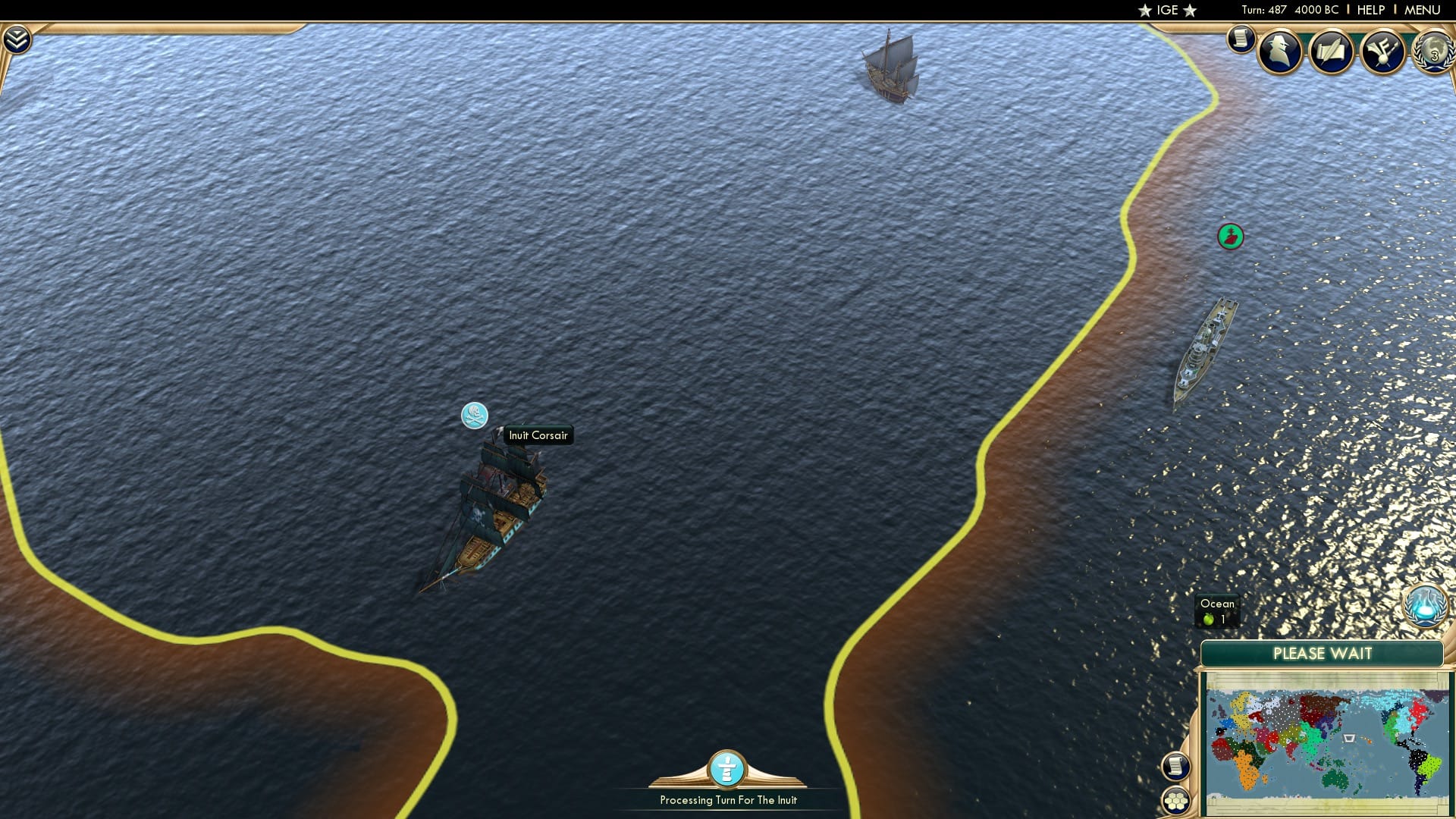Click the small notifications scroll icon near top-right
Screen dimensions: 1456x819
pyautogui.click(x=1241, y=39)
